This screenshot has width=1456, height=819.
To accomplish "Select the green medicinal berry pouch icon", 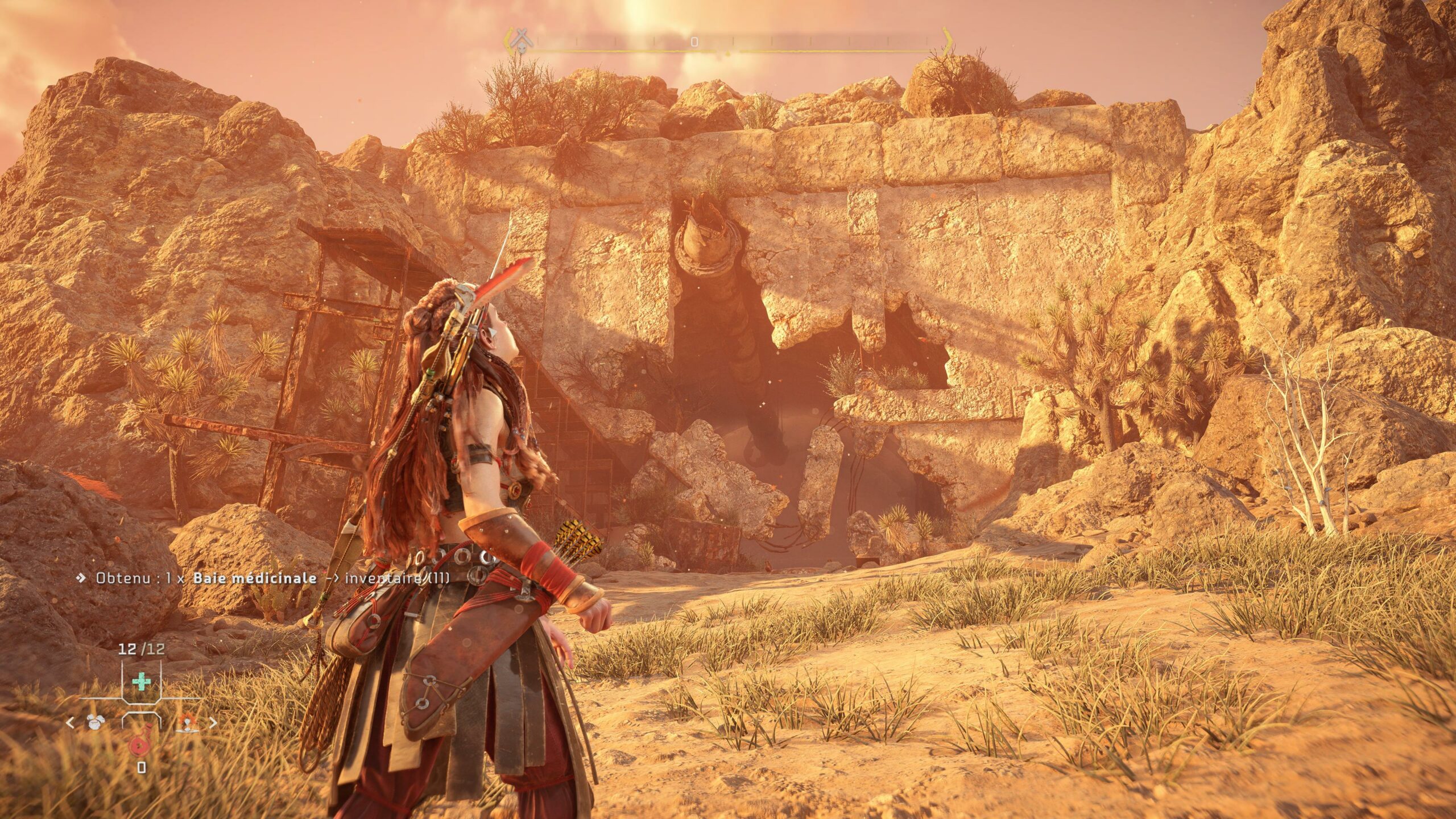I will point(141,681).
